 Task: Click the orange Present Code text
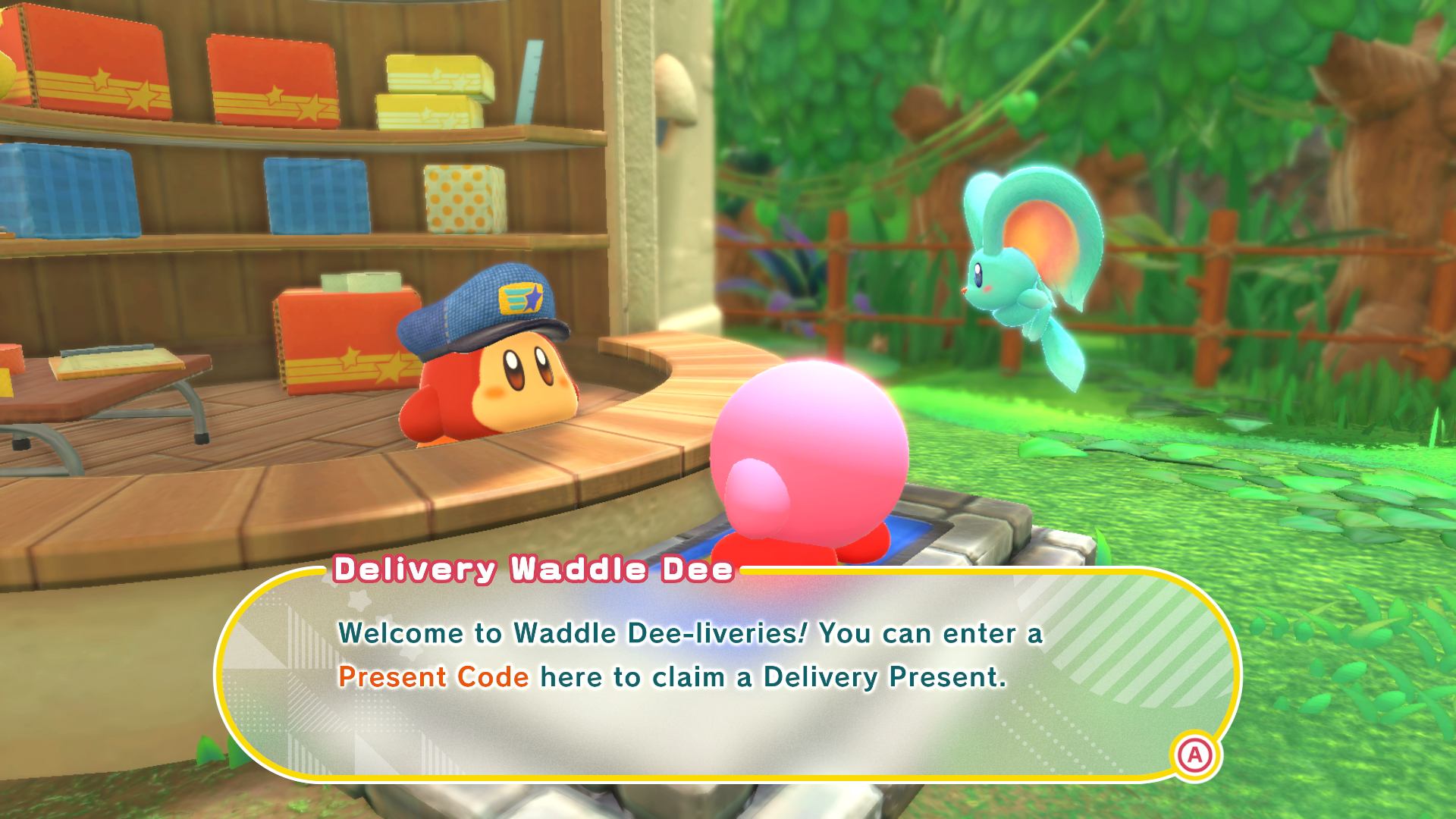[x=432, y=677]
